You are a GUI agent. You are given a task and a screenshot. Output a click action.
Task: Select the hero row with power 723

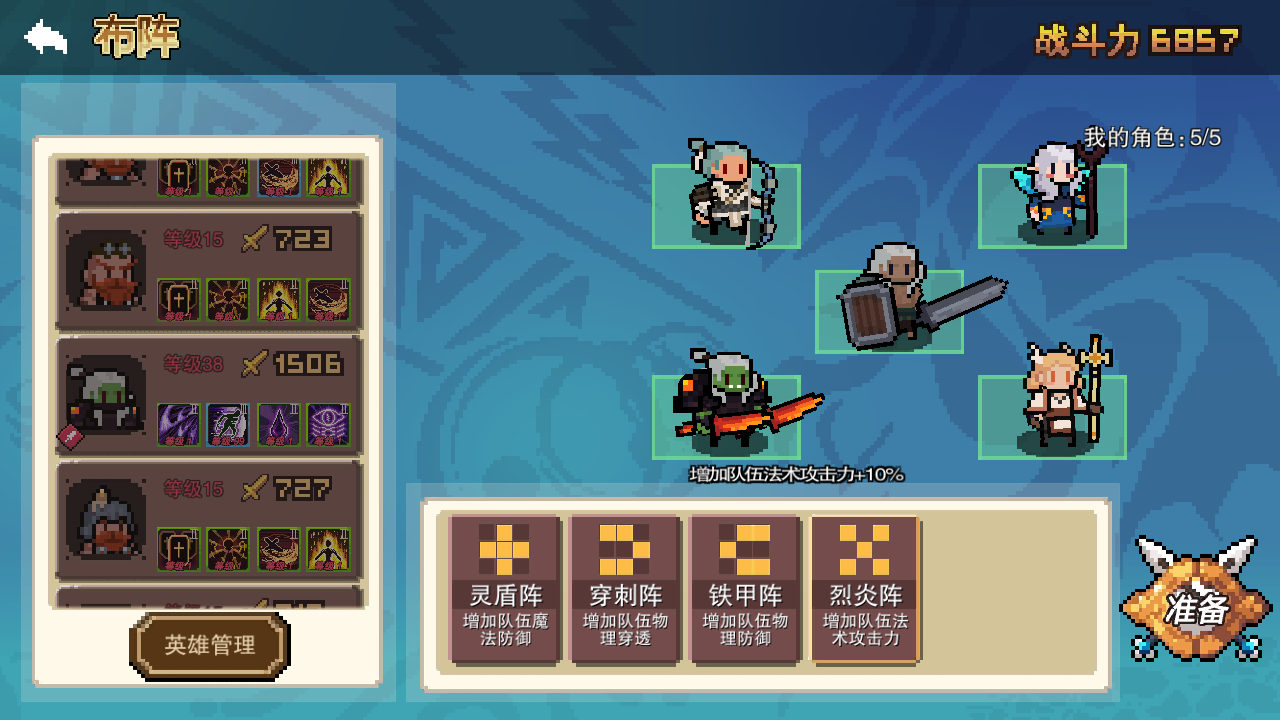click(x=208, y=271)
